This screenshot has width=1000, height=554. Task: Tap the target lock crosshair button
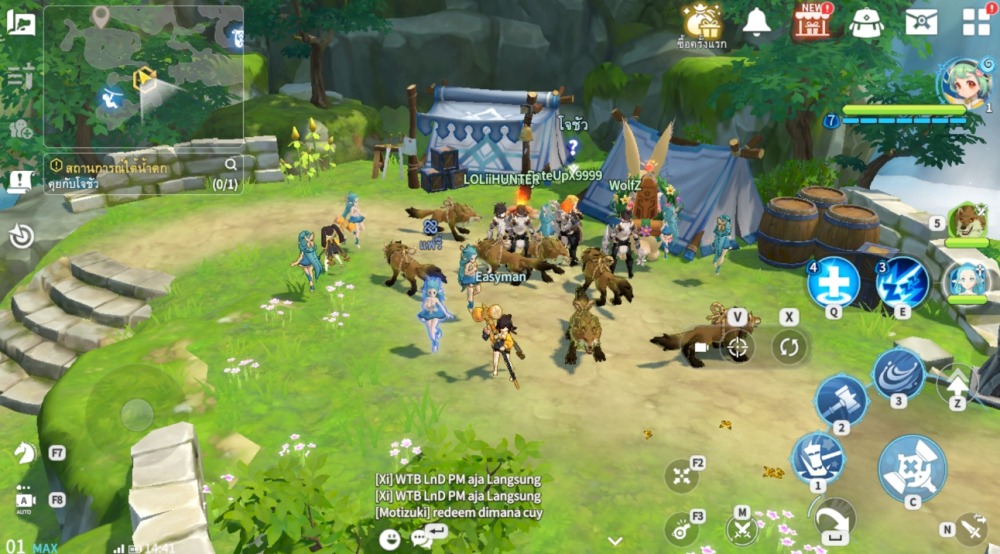pyautogui.click(x=738, y=347)
